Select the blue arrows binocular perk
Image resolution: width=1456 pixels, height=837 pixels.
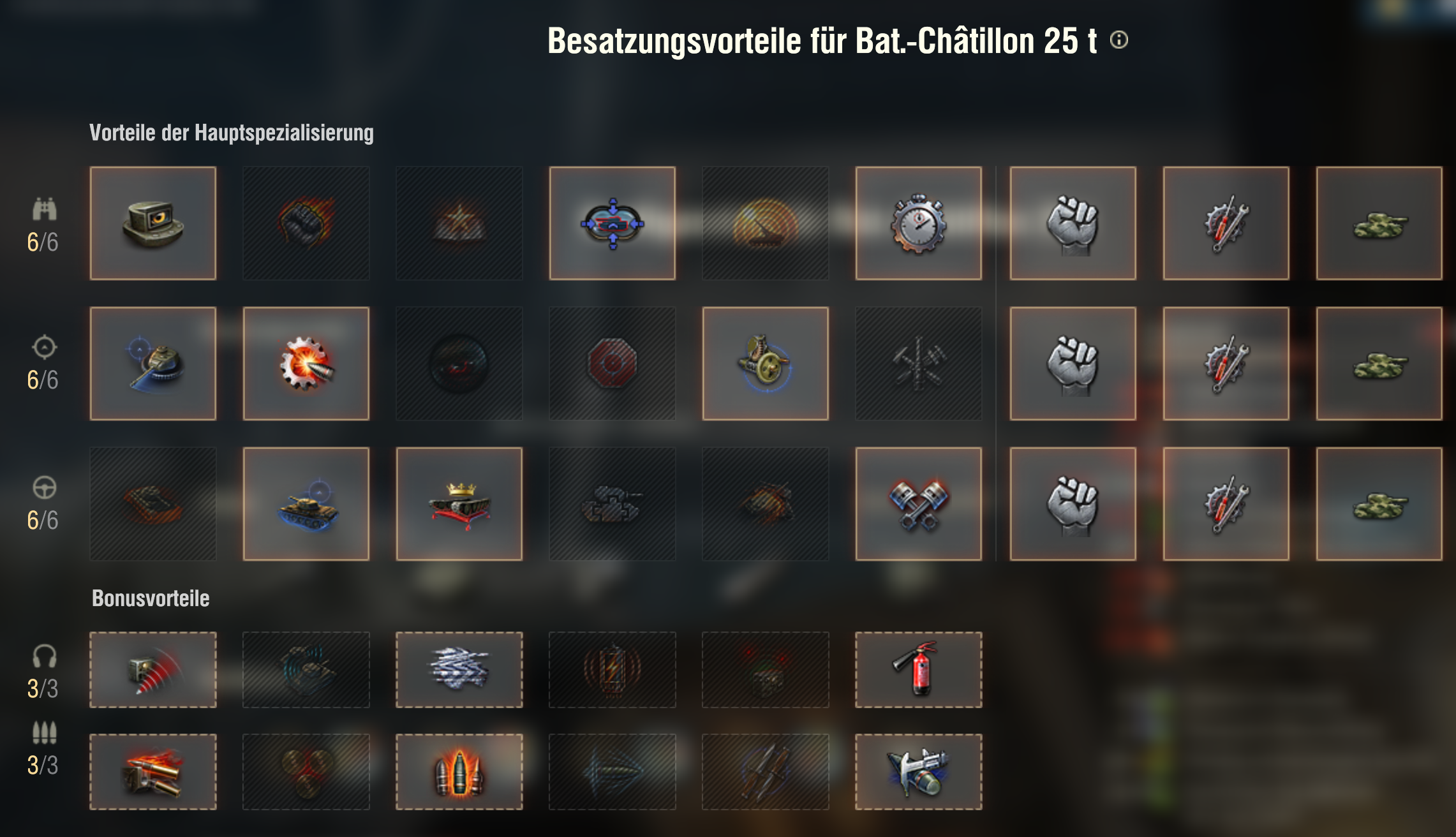pyautogui.click(x=613, y=223)
